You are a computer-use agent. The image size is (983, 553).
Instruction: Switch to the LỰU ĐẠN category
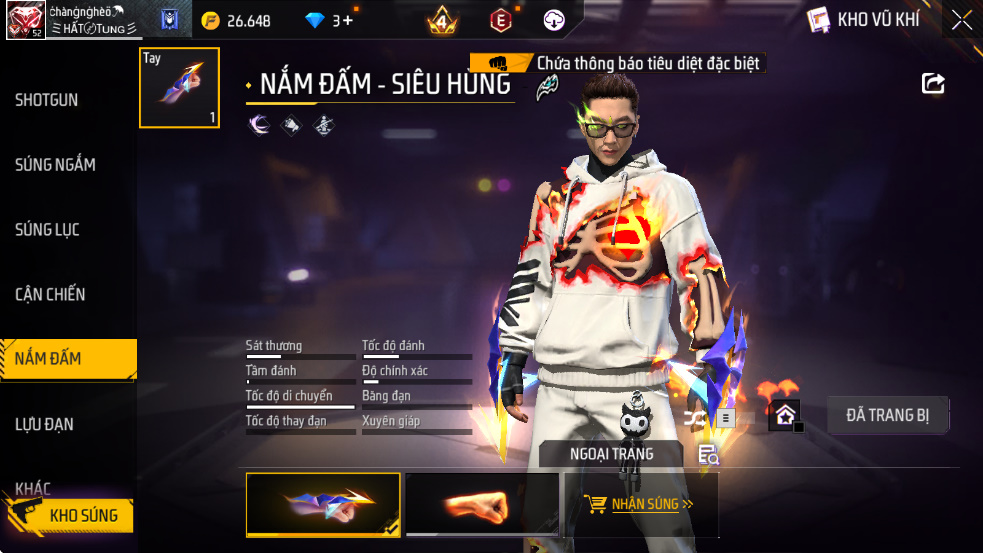[x=44, y=425]
